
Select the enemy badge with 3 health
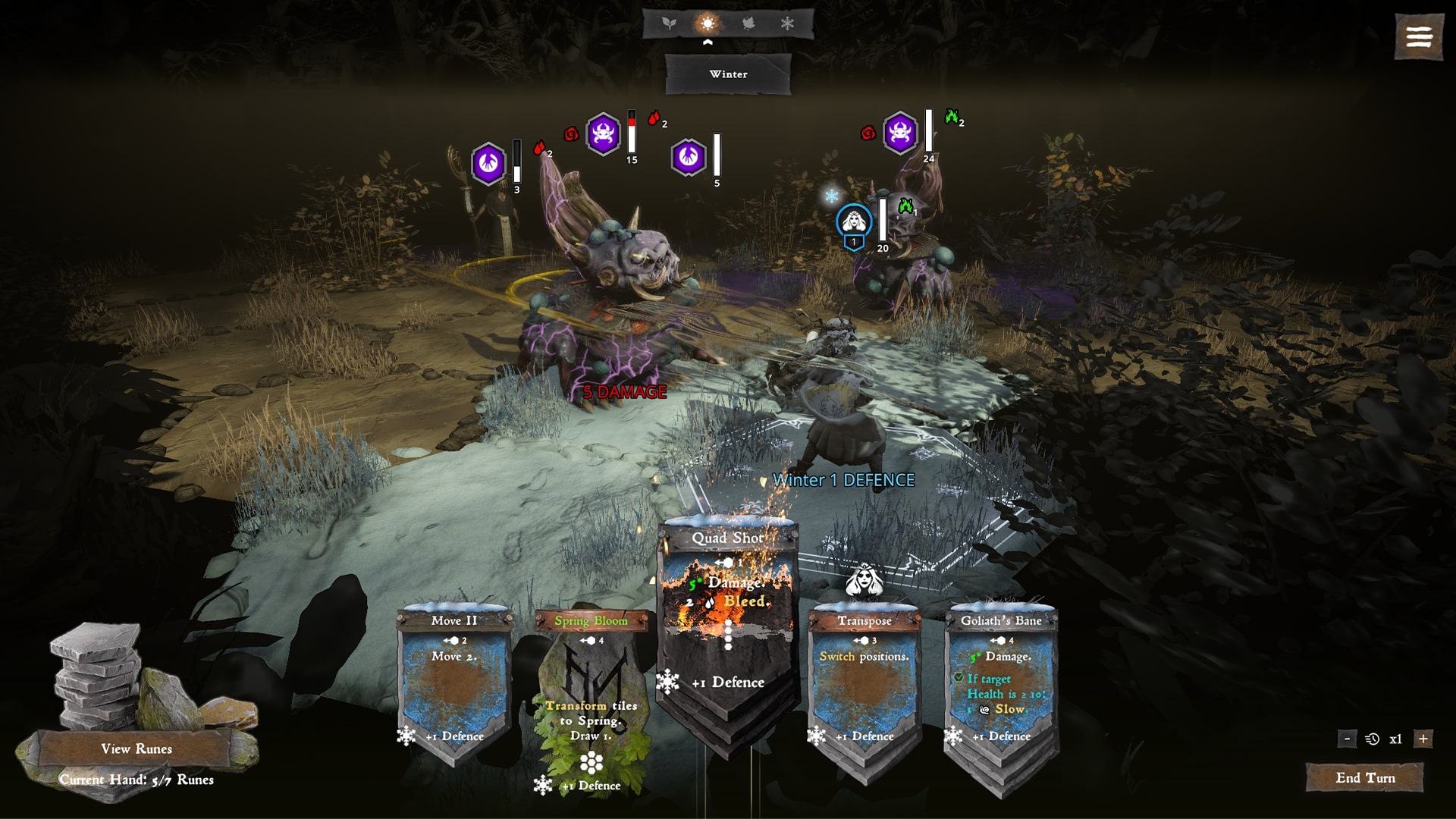pos(488,163)
